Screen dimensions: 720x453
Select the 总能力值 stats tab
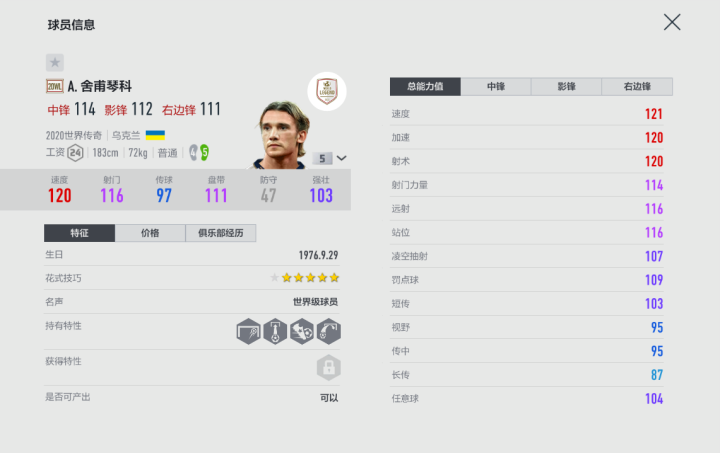point(425,87)
